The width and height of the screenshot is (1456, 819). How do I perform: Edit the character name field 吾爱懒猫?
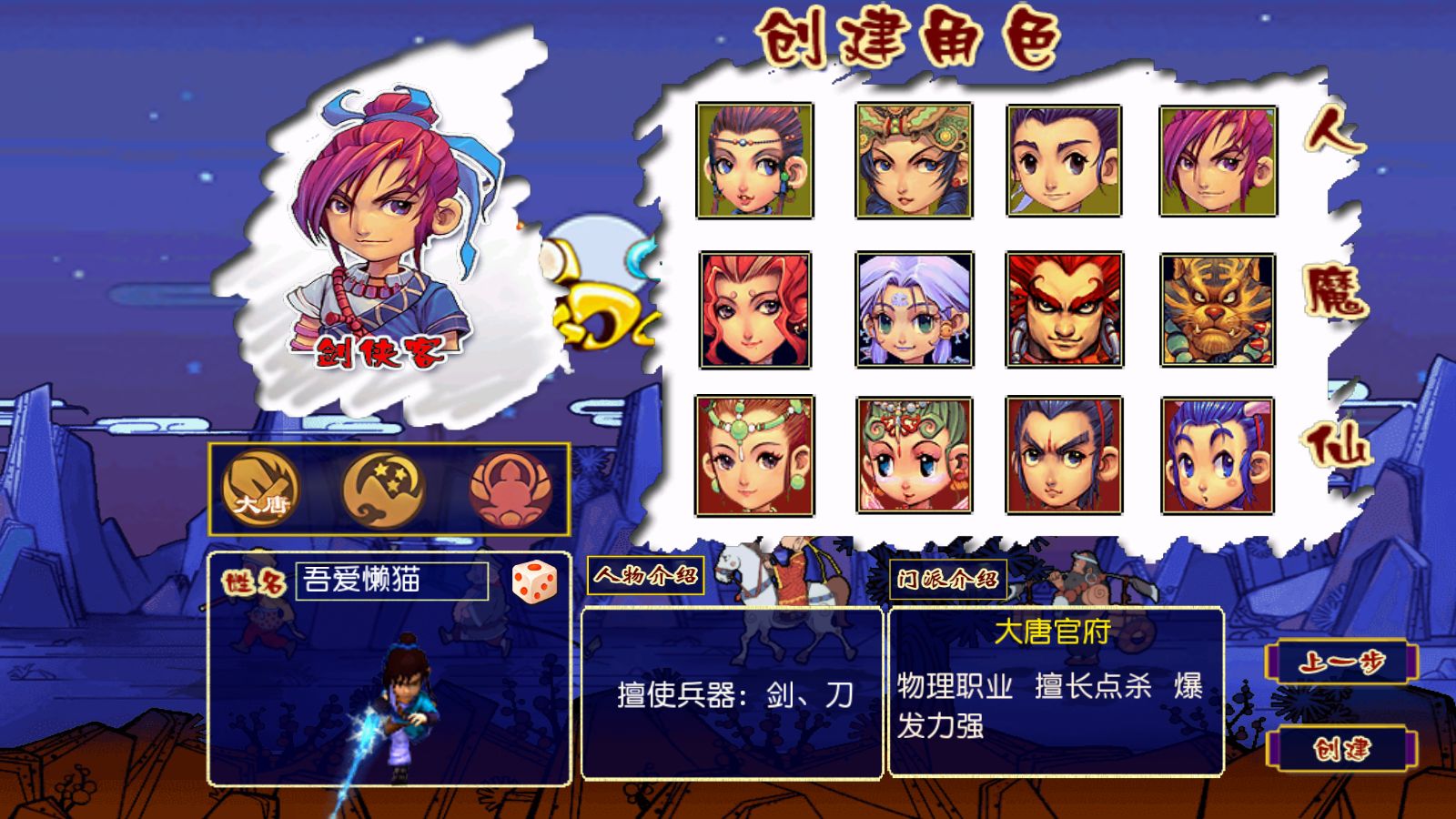(391, 581)
